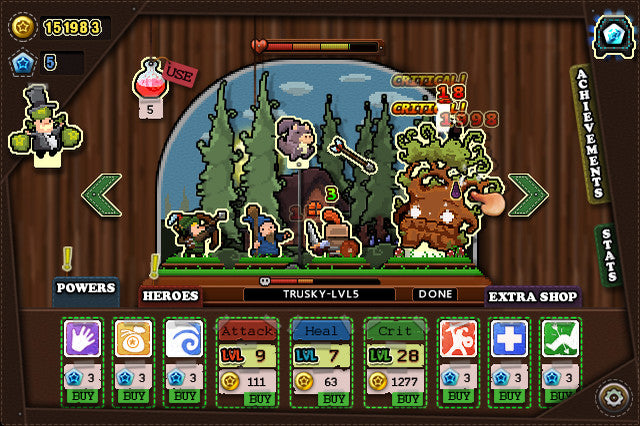640x426 pixels.
Task: Buy the Heal upgrade for 63 coins
Action: click(x=334, y=398)
